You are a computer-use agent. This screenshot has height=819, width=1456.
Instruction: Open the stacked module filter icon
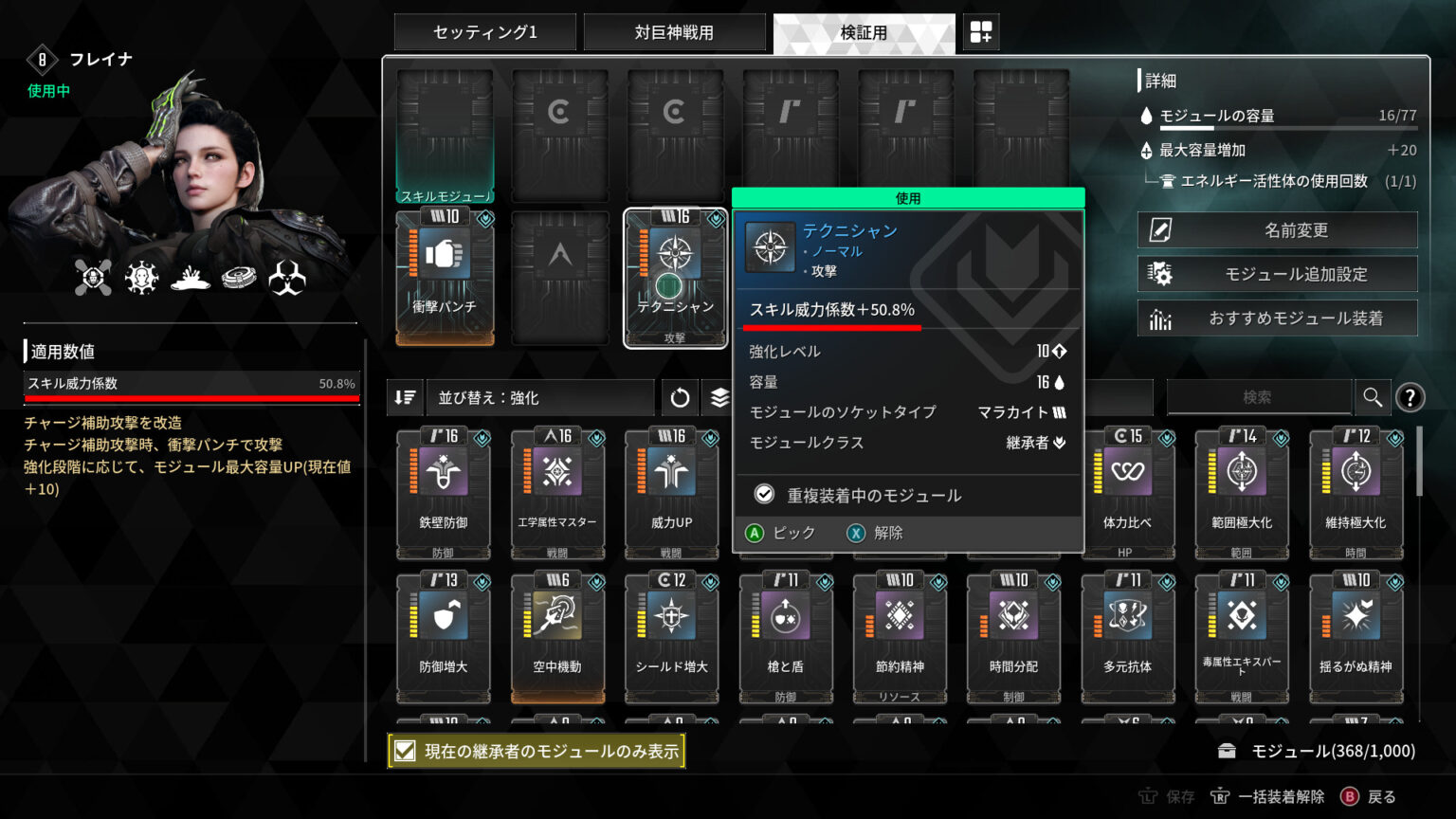[718, 397]
